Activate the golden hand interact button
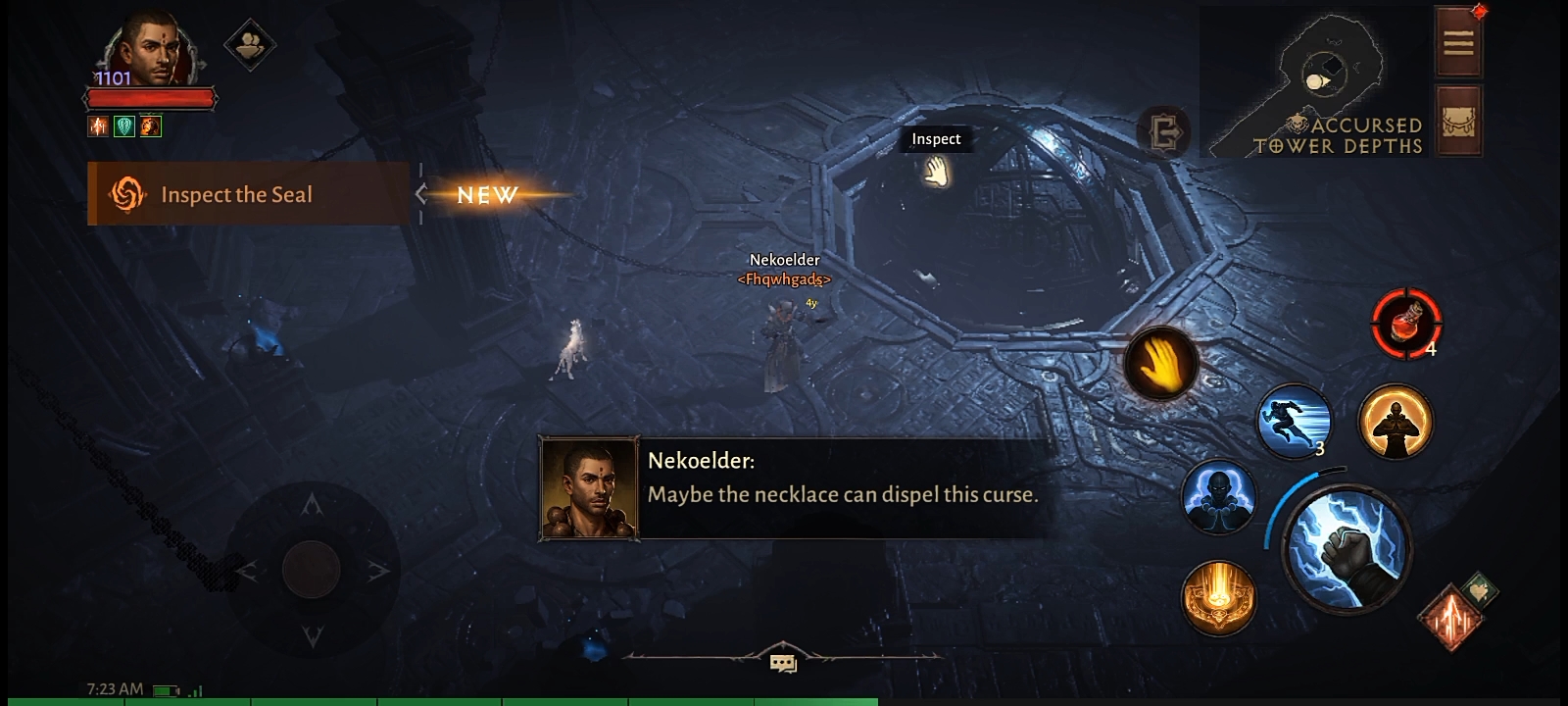The height and width of the screenshot is (706, 1568). (x=1161, y=363)
